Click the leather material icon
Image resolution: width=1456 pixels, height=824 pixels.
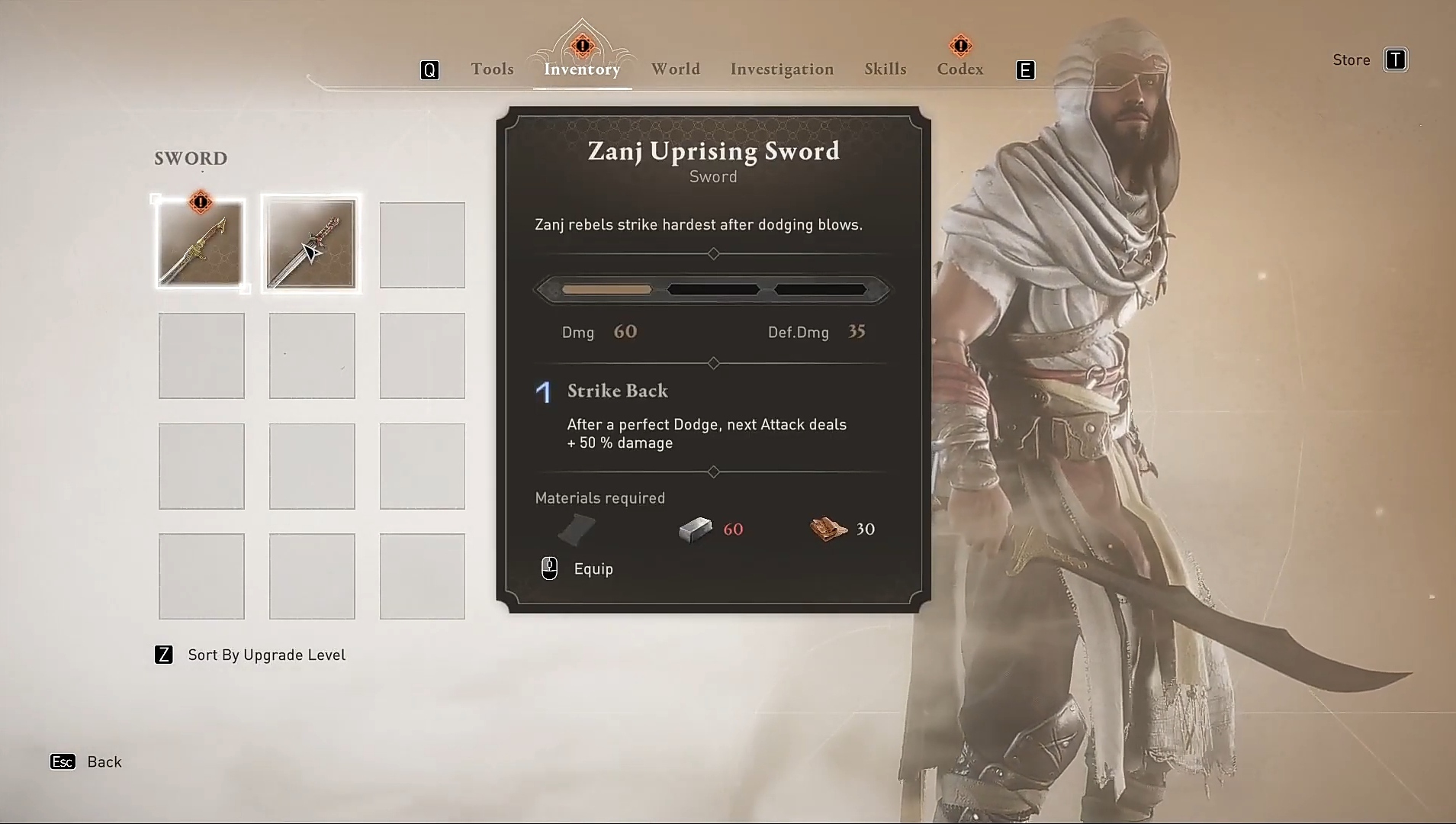(577, 529)
